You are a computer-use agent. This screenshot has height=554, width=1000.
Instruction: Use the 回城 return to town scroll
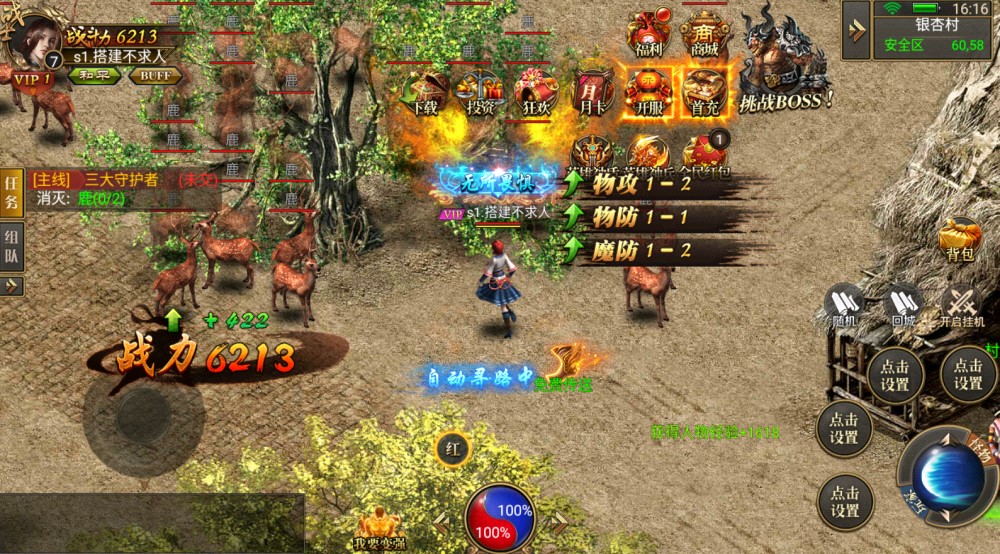click(x=904, y=305)
